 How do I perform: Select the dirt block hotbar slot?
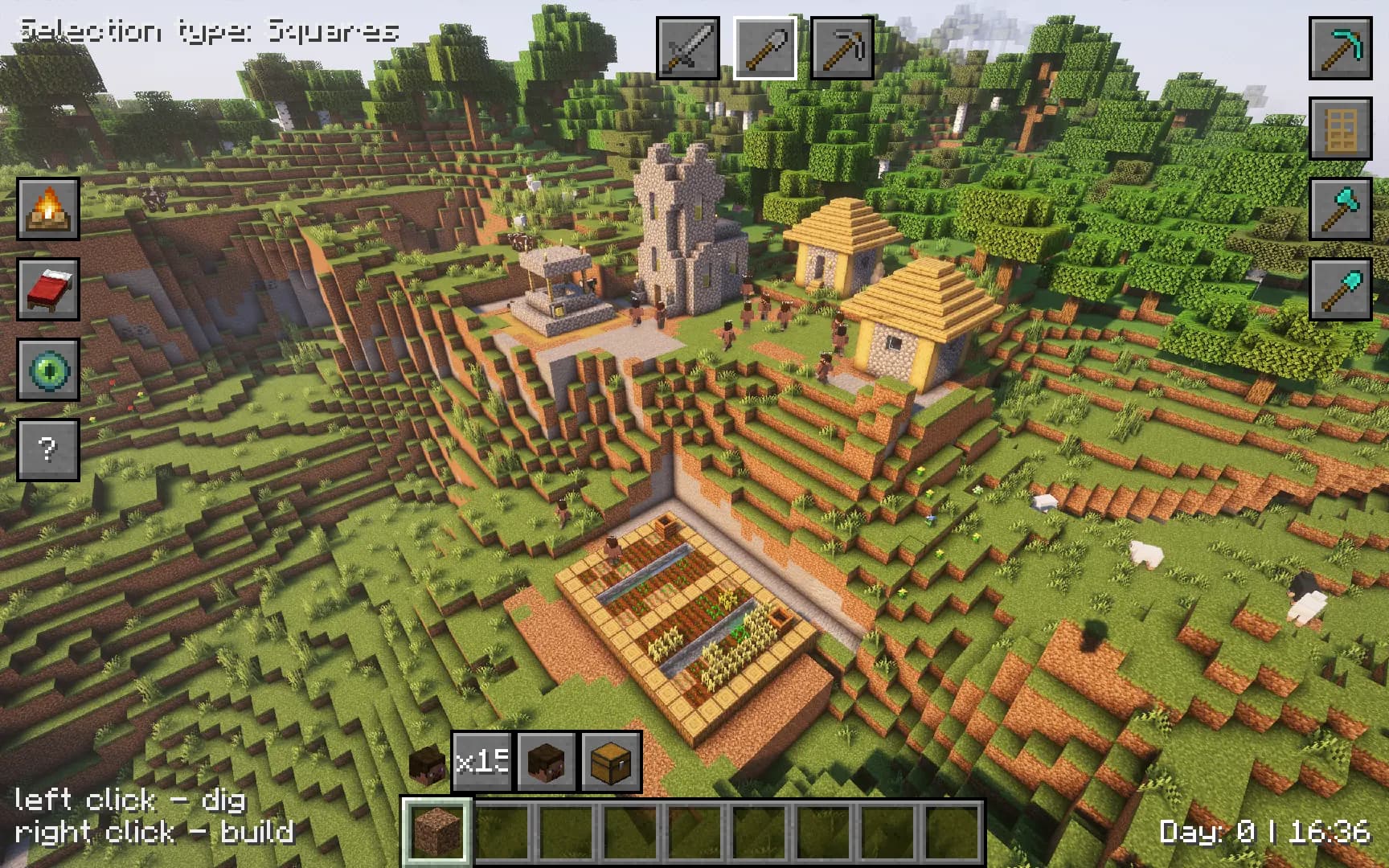[x=436, y=831]
